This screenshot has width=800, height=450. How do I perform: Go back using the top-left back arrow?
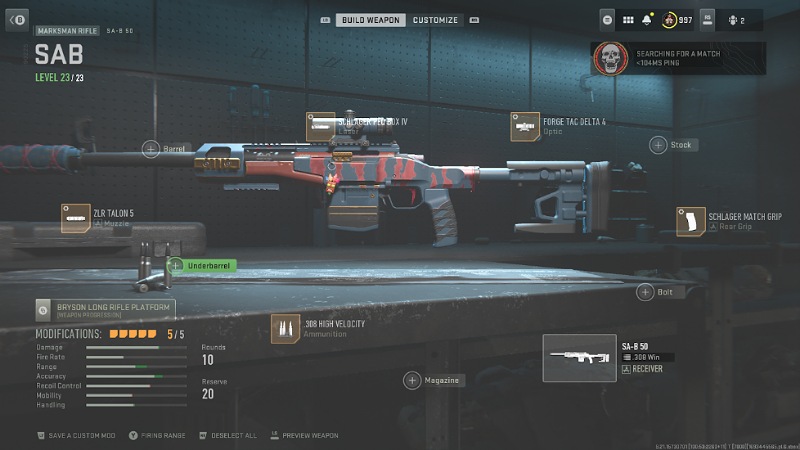16,20
